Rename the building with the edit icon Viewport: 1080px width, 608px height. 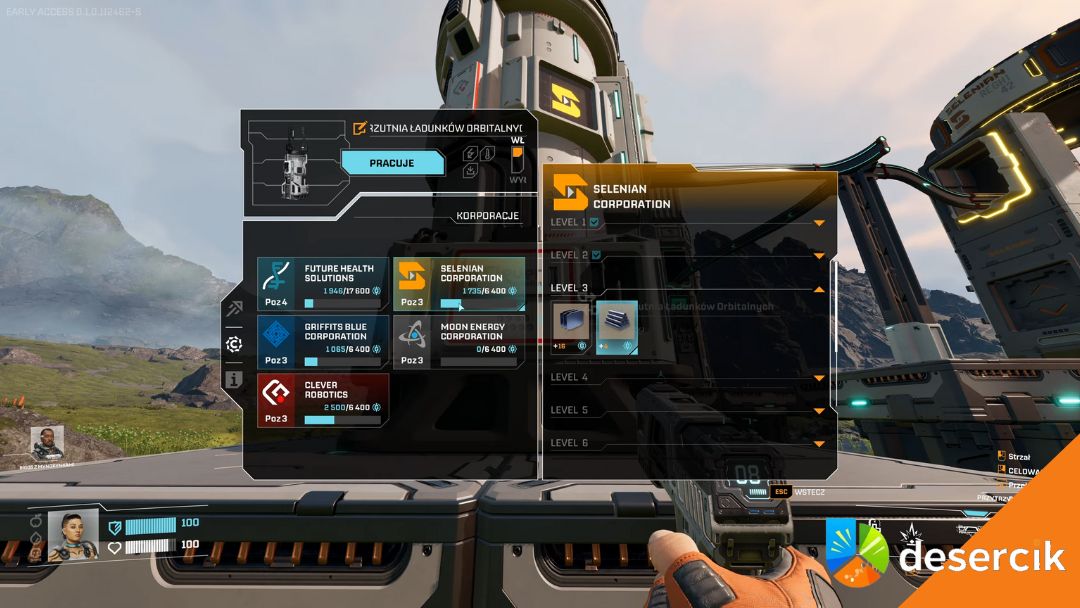click(360, 128)
